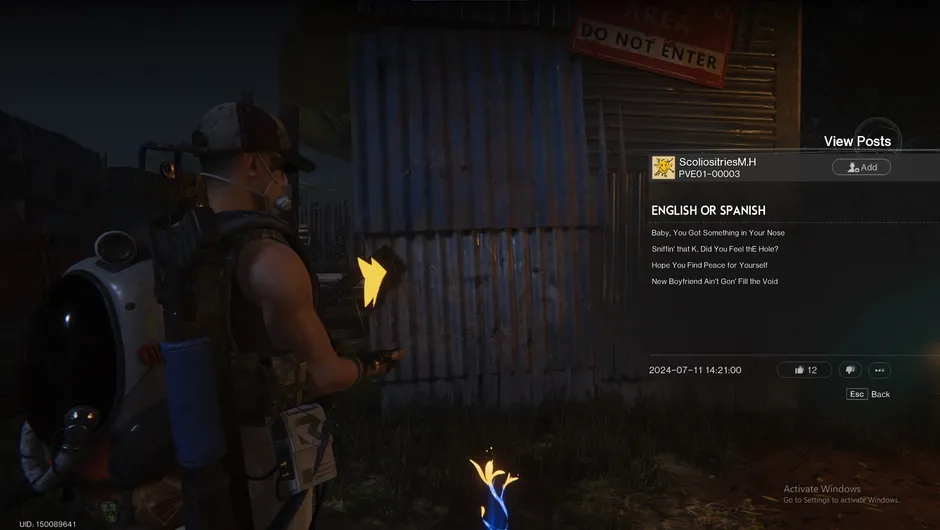The height and width of the screenshot is (530, 940).
Task: Like the post with the thumbs-up button
Action: coord(804,370)
